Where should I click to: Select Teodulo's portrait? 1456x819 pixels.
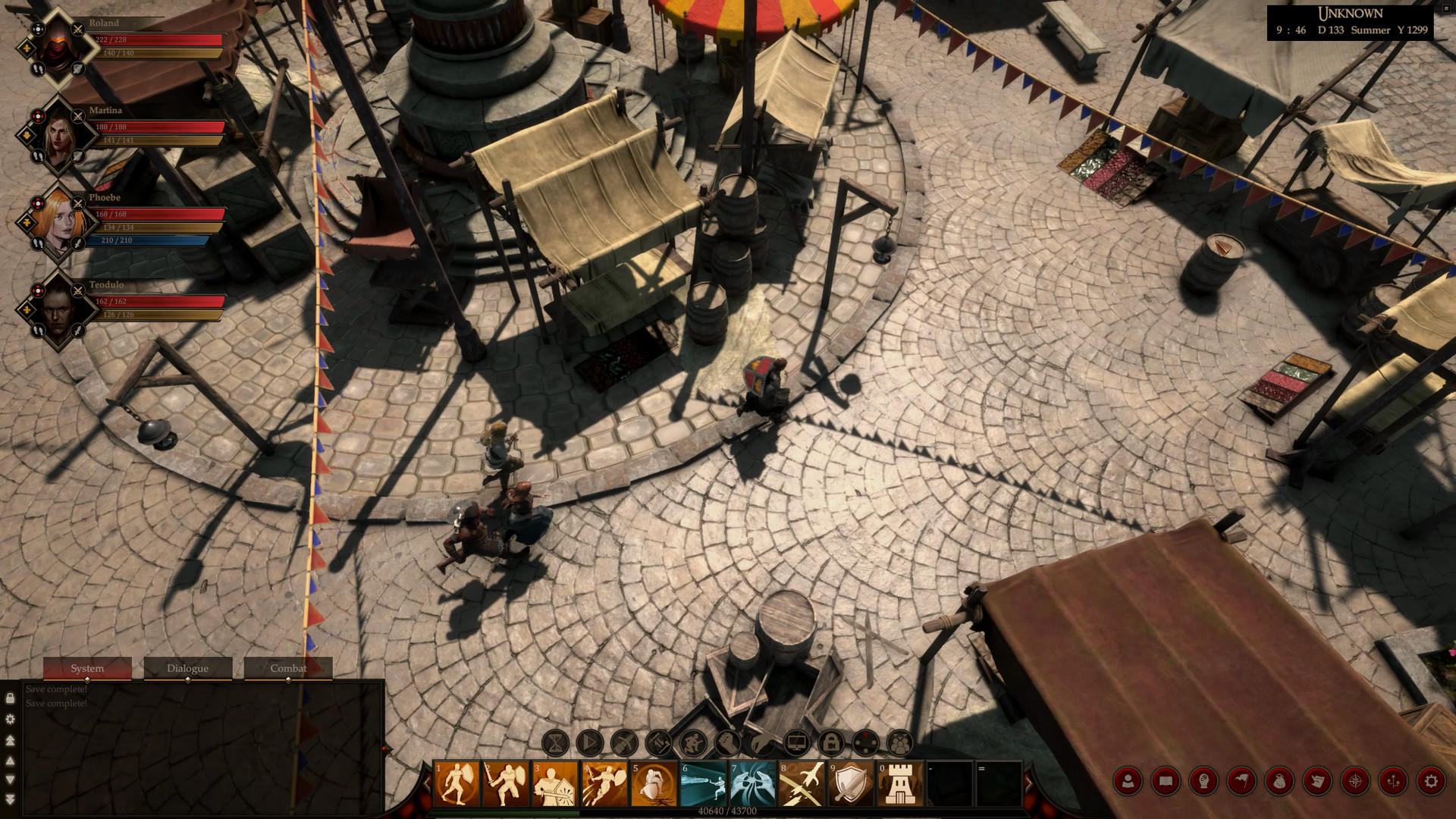pos(59,311)
